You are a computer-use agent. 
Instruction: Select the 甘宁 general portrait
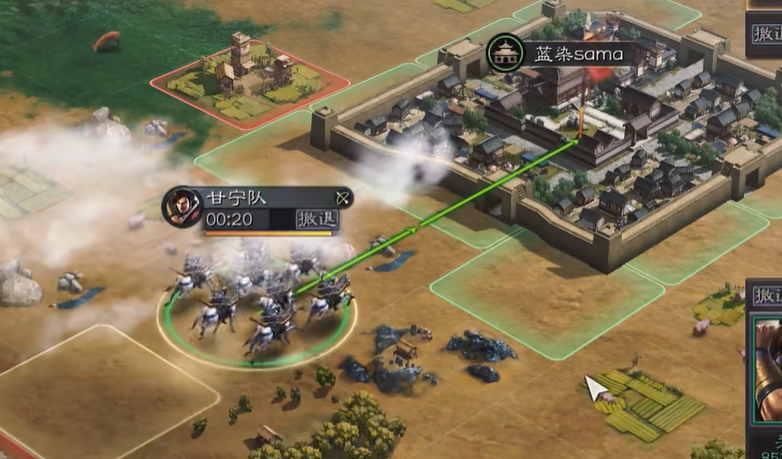(181, 206)
